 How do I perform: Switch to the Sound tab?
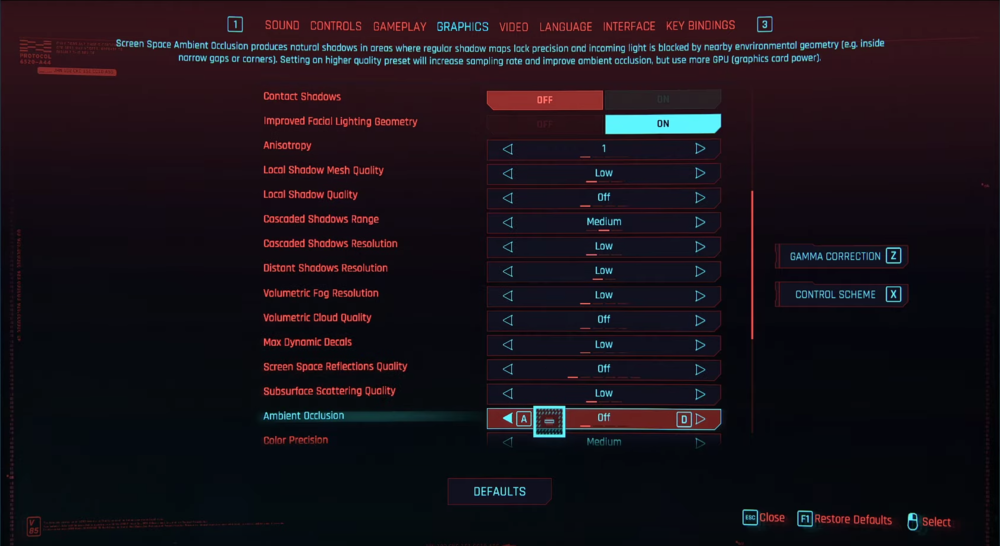pos(282,25)
